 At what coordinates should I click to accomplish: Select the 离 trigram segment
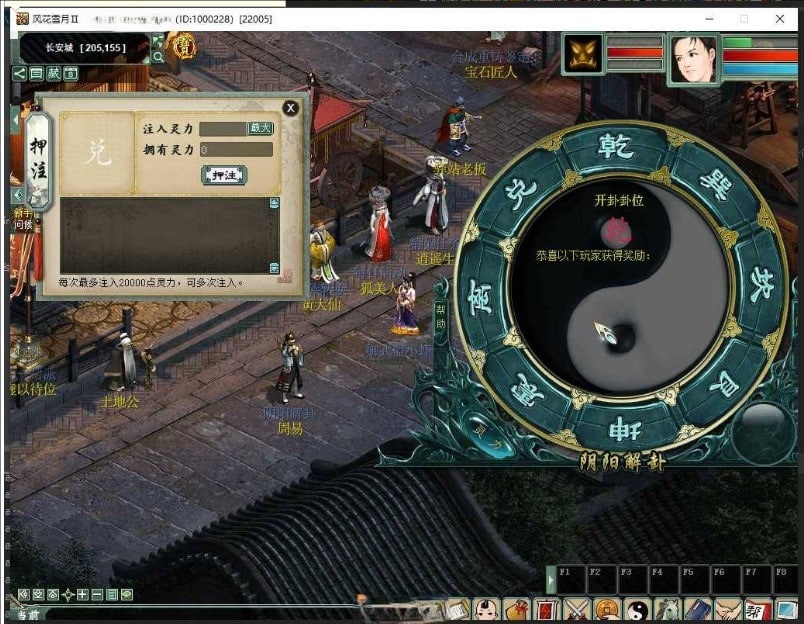tap(483, 296)
